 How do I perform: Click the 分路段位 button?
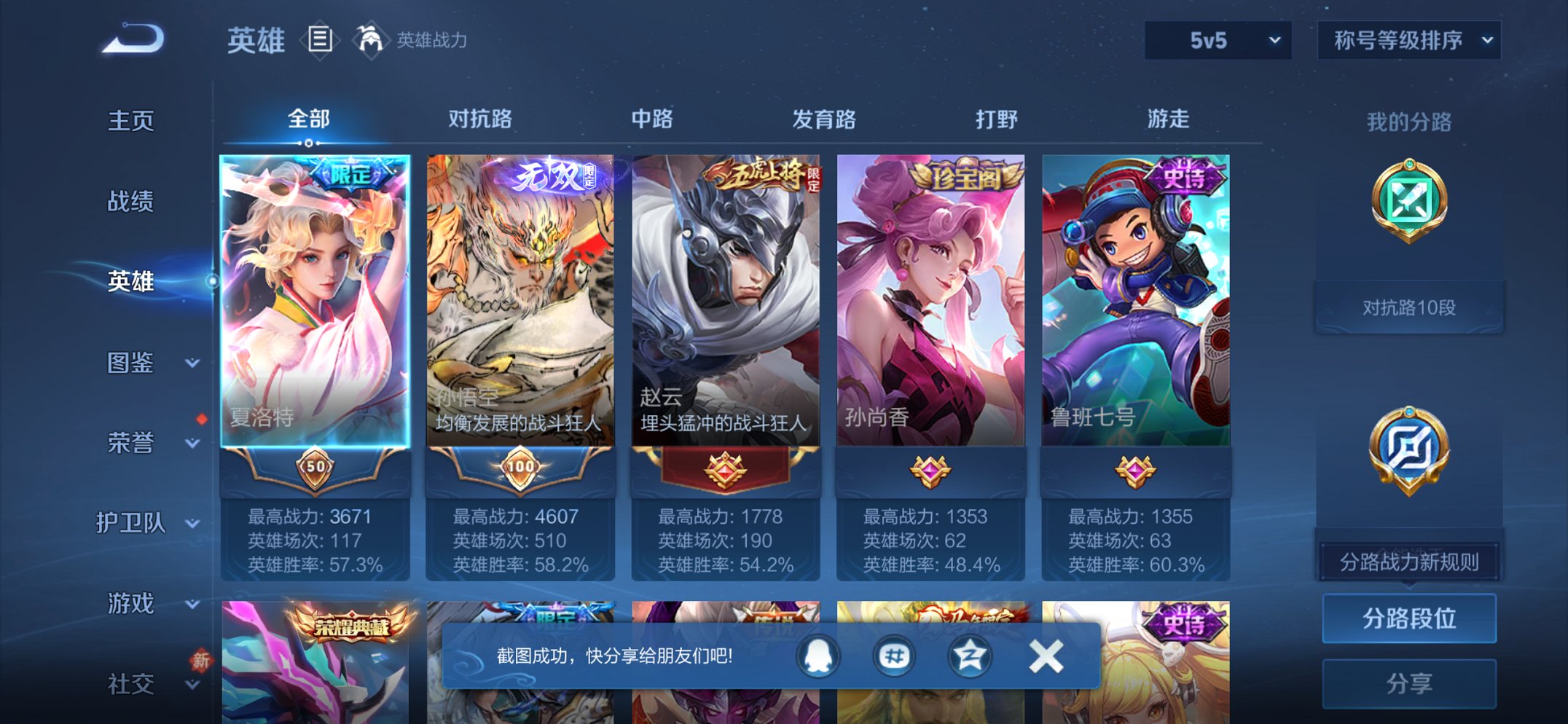coord(1408,618)
